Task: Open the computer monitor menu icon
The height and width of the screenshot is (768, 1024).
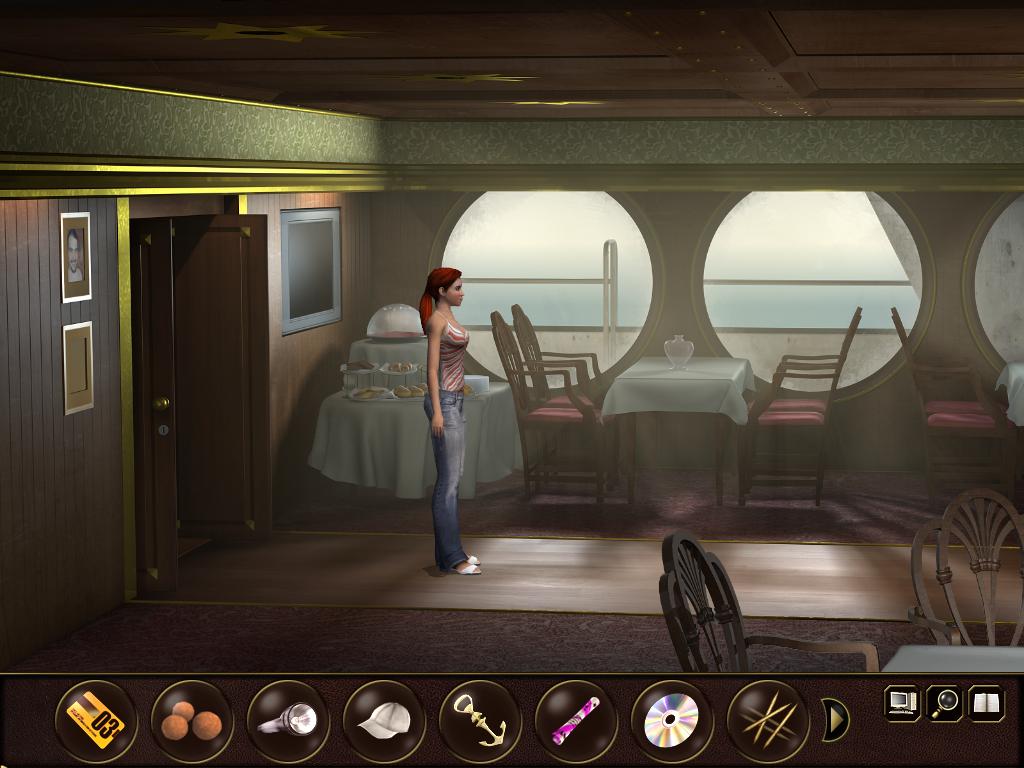Action: (901, 702)
